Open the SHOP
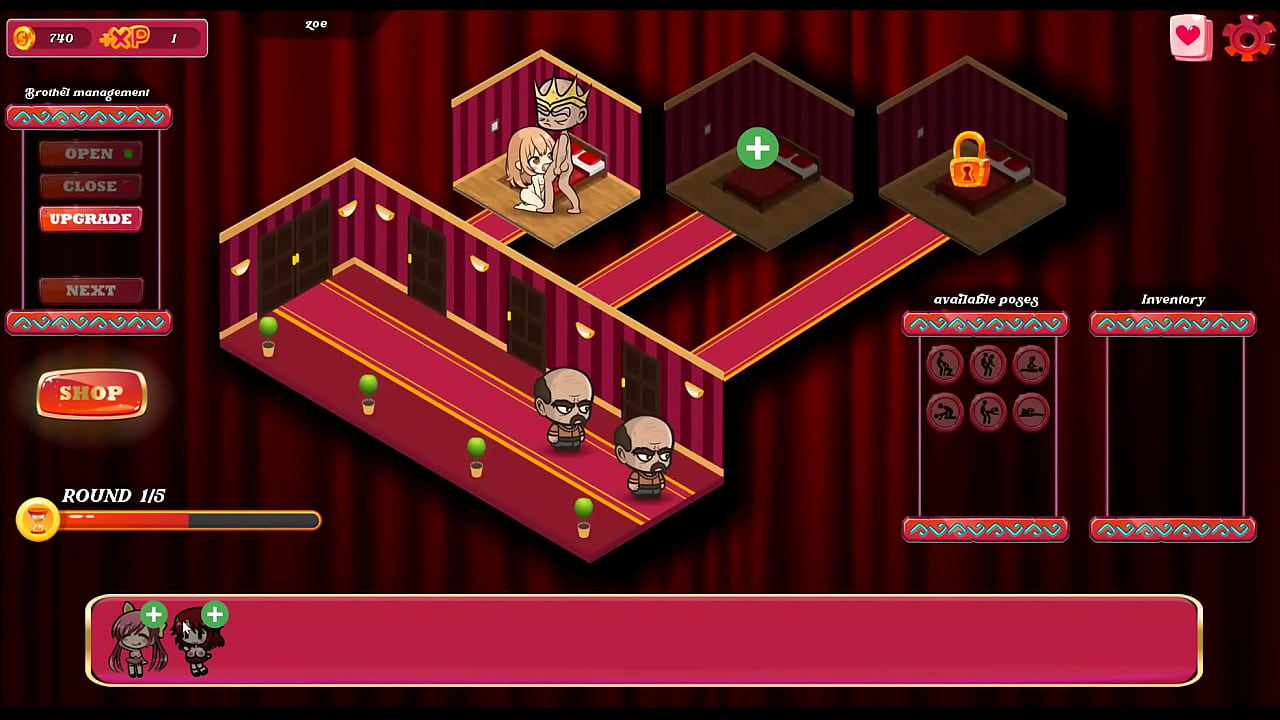 91,393
